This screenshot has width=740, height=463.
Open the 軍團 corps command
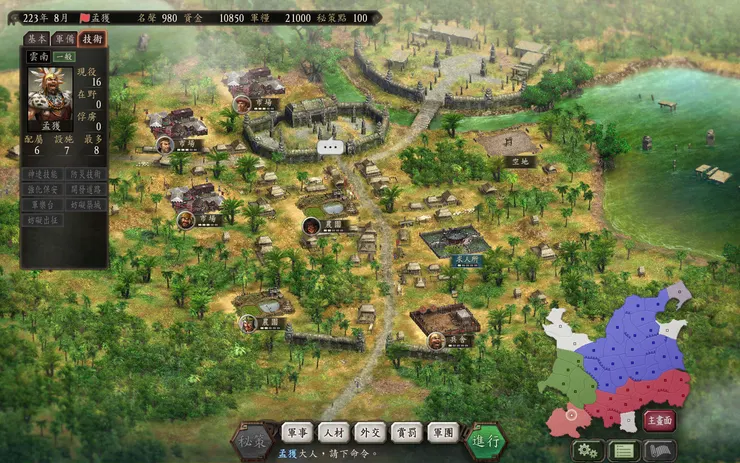click(442, 433)
